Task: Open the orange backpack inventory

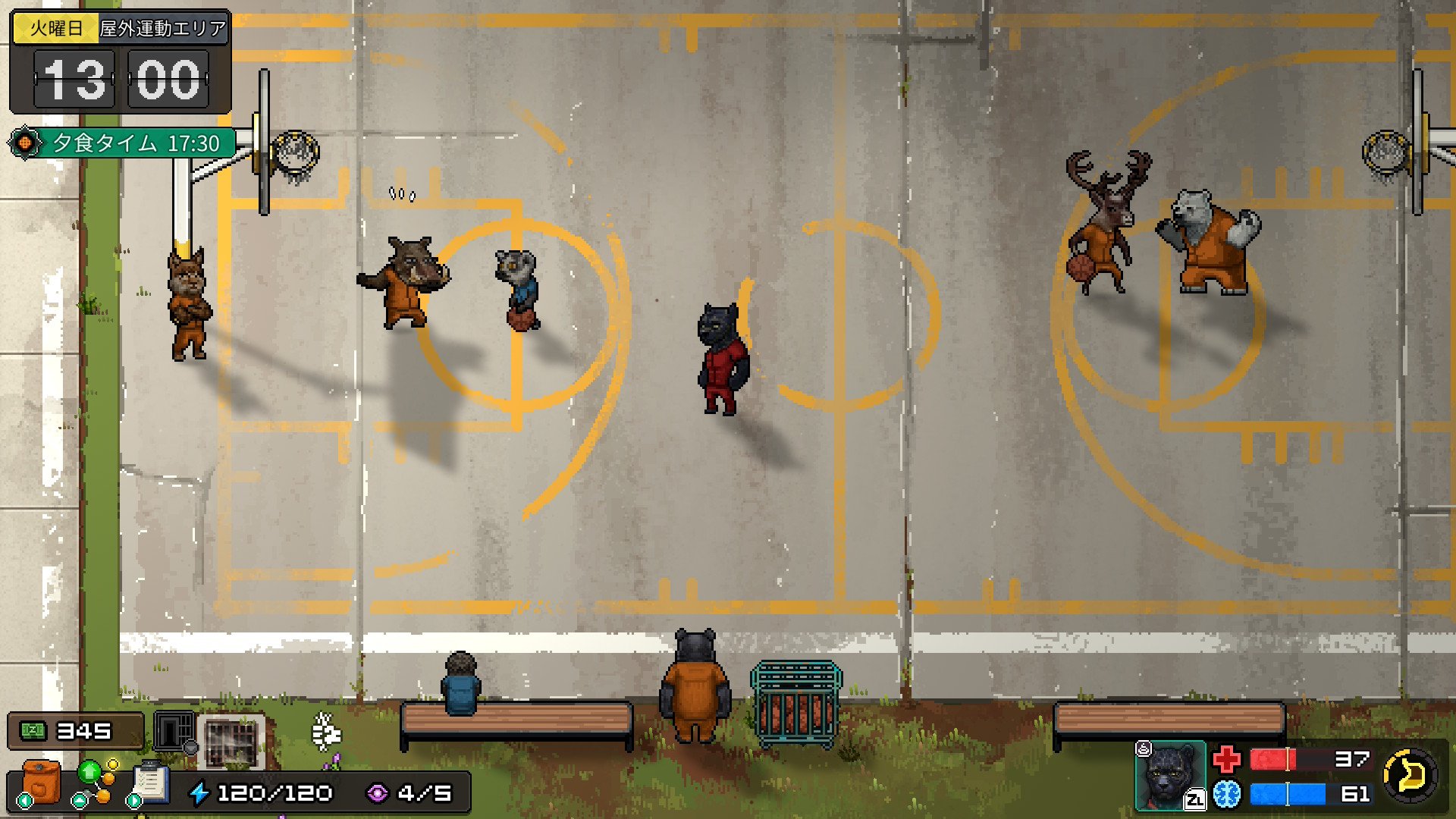Action: [42, 782]
